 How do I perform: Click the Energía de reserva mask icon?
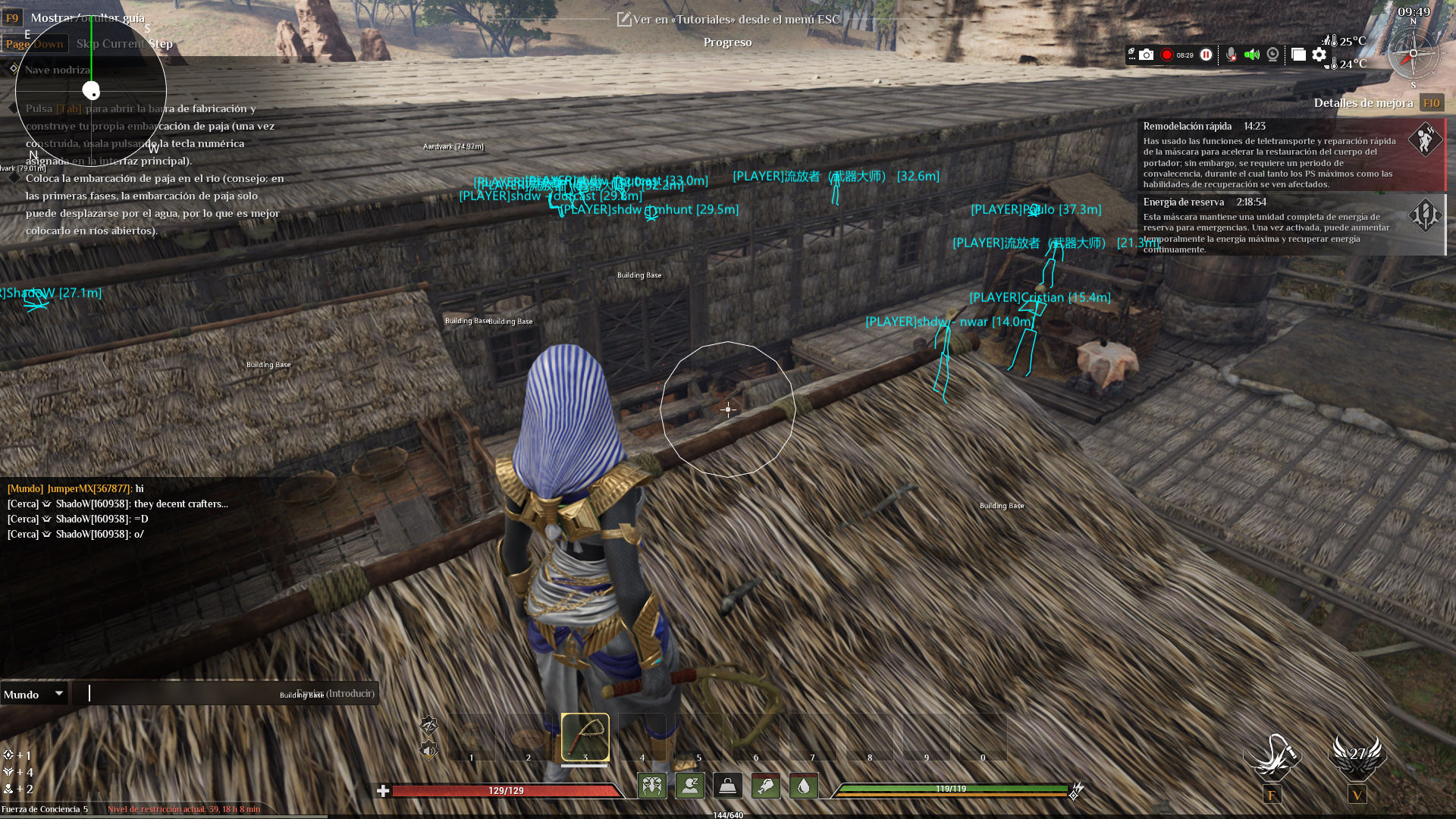pos(1426,216)
